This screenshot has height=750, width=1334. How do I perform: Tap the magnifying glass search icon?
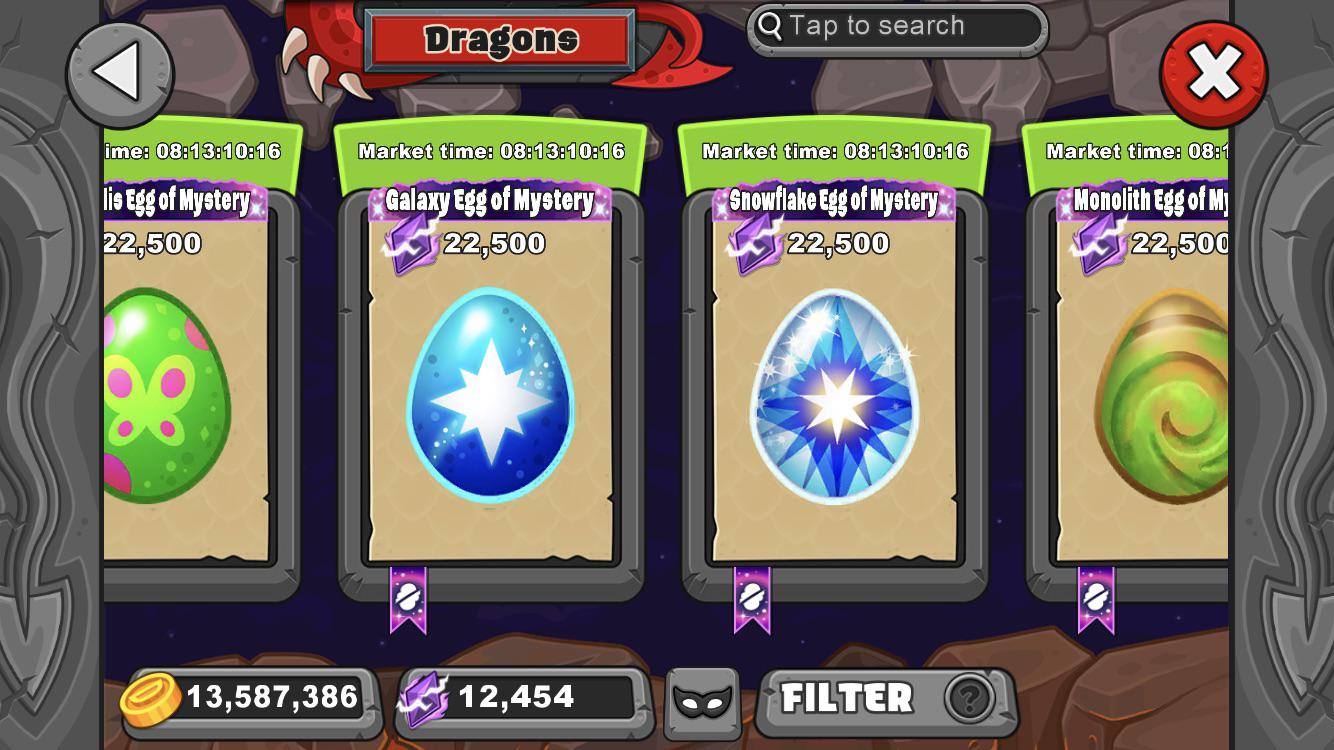coord(769,26)
